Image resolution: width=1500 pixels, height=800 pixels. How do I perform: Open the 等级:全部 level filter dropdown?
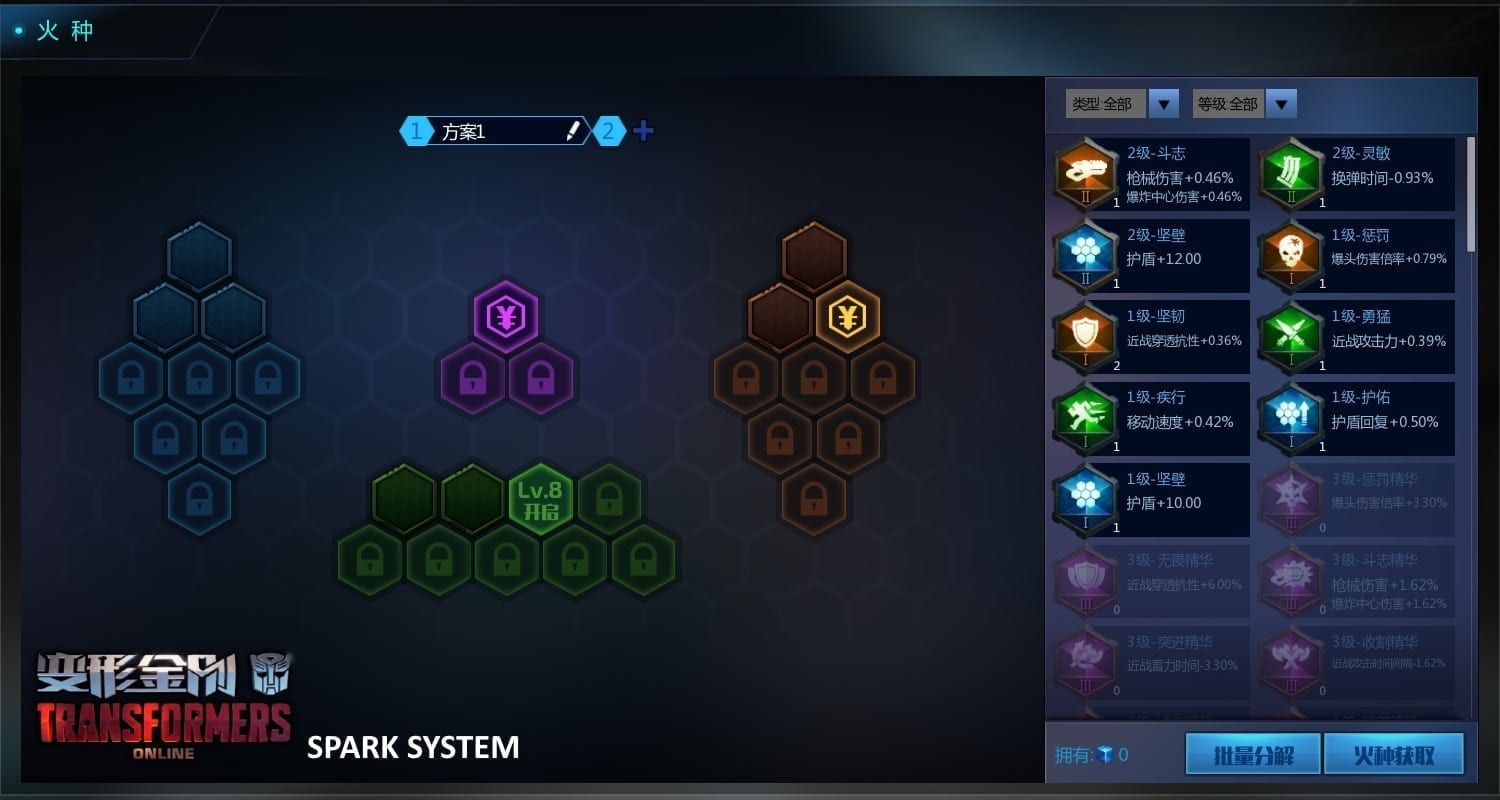click(1281, 103)
